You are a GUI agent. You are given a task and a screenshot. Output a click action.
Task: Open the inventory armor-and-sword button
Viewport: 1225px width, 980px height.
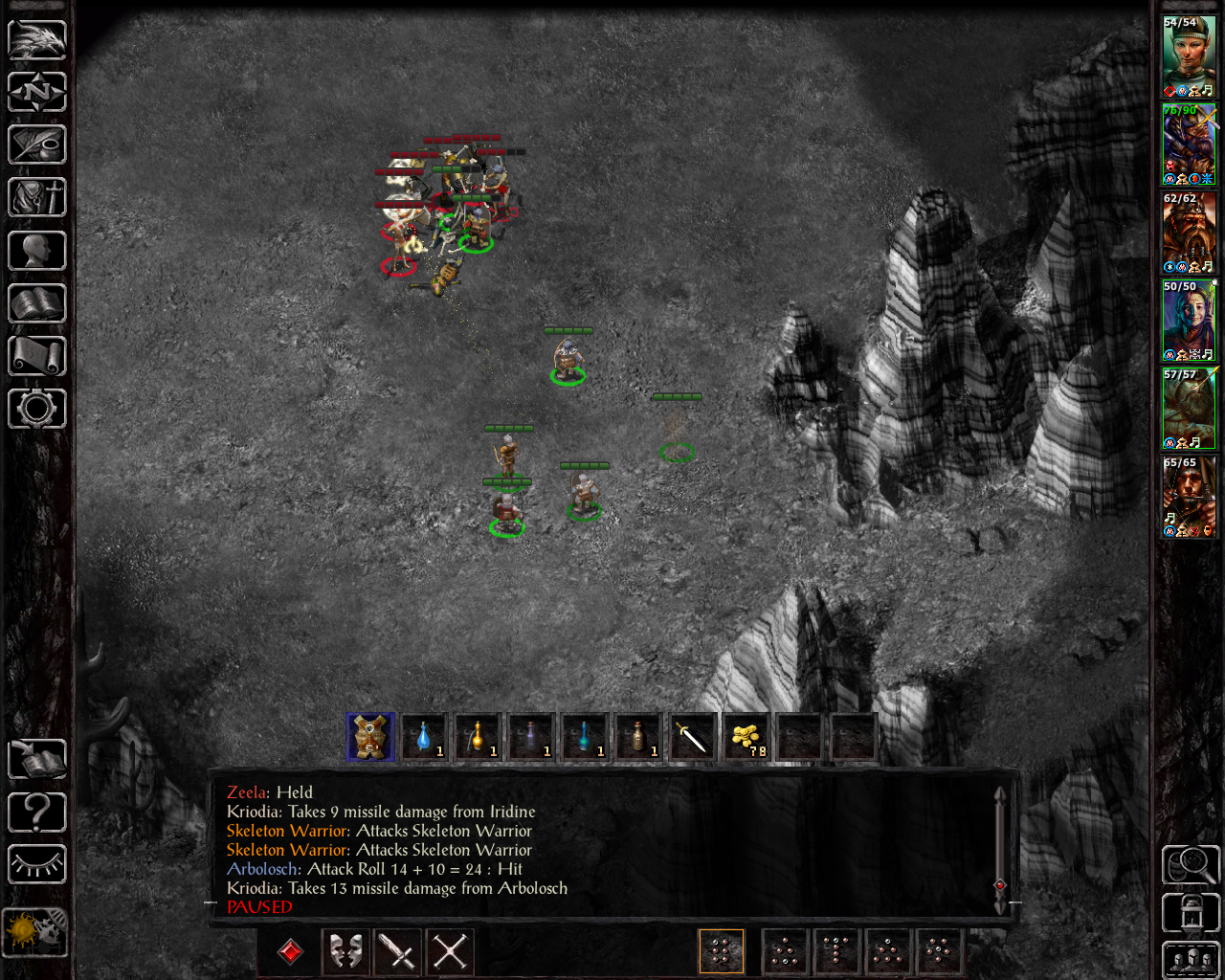pyautogui.click(x=37, y=198)
